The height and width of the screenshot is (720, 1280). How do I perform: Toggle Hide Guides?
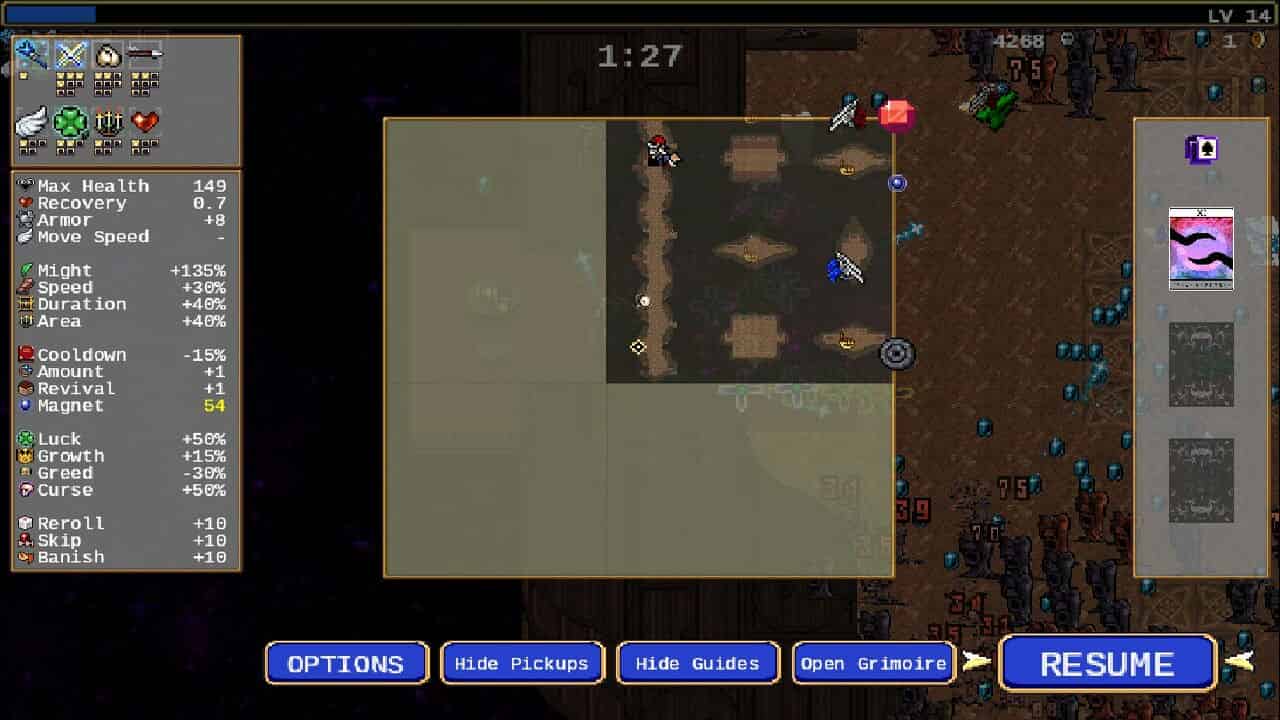(x=698, y=662)
